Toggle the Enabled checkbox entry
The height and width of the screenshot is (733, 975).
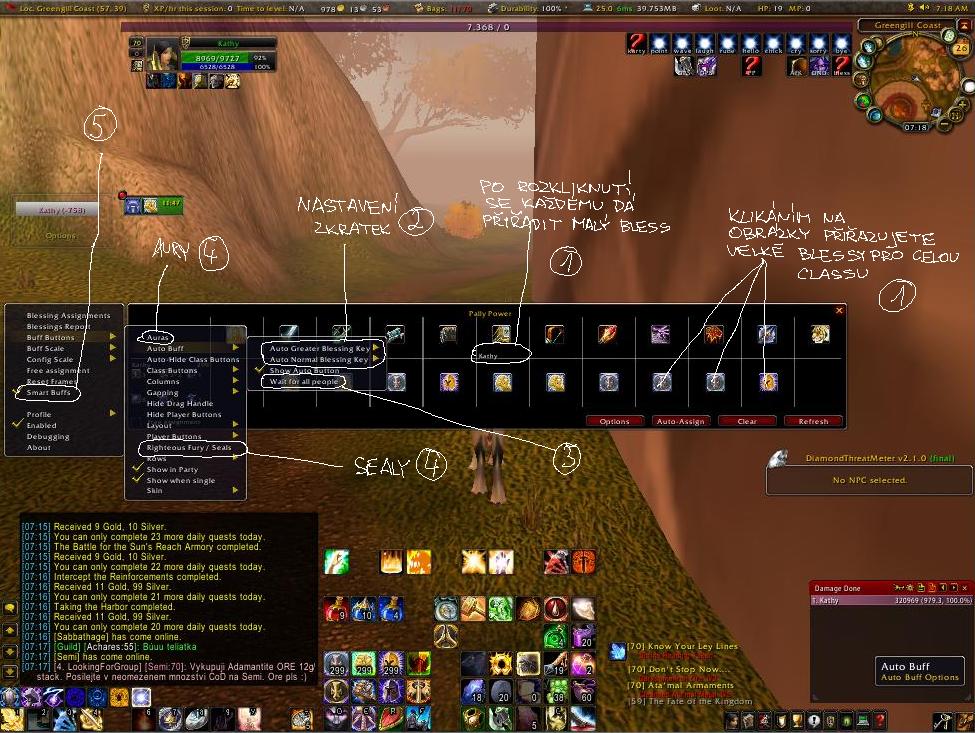[x=41, y=425]
